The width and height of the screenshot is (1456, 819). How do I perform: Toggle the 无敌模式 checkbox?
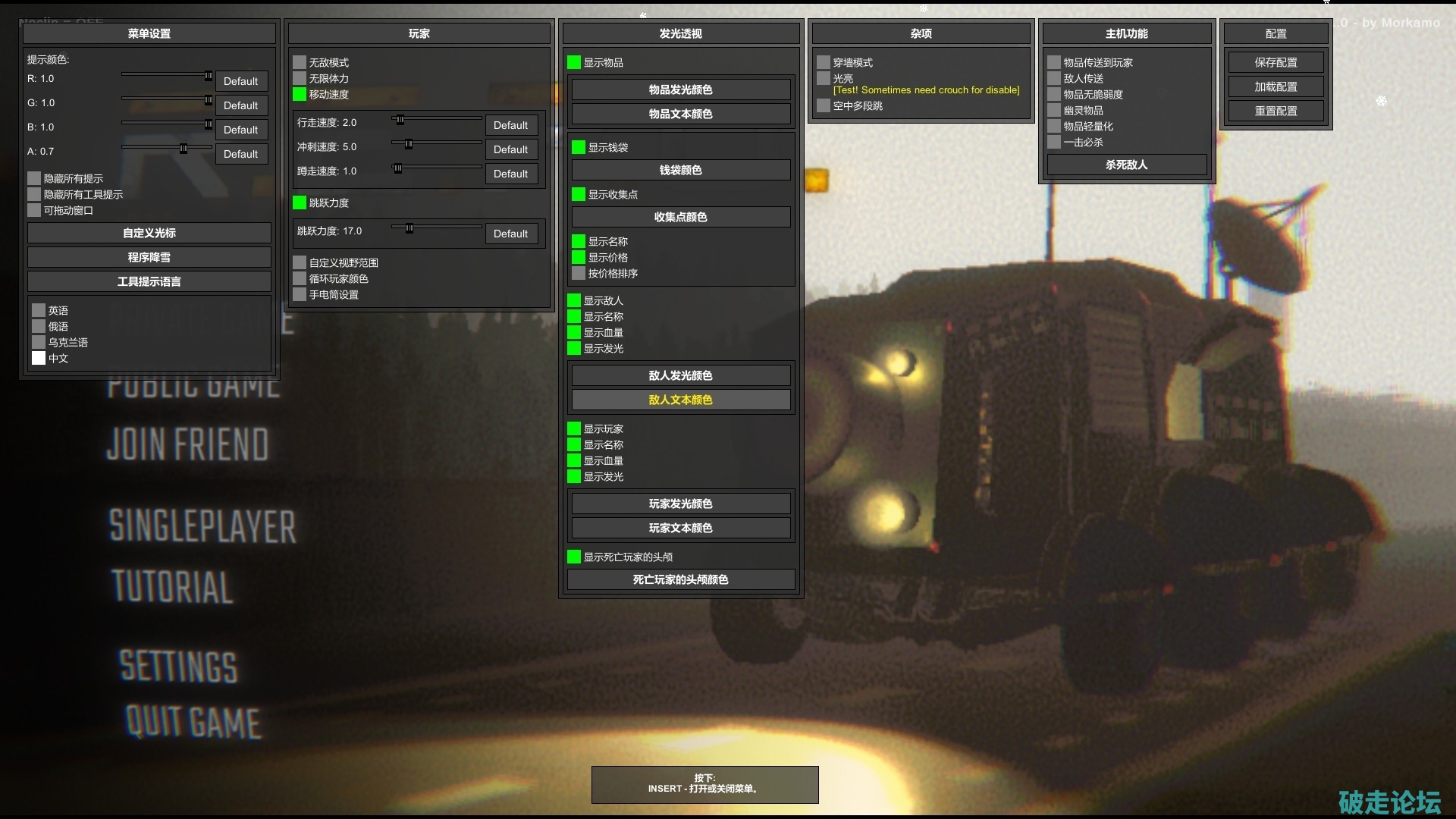[300, 63]
